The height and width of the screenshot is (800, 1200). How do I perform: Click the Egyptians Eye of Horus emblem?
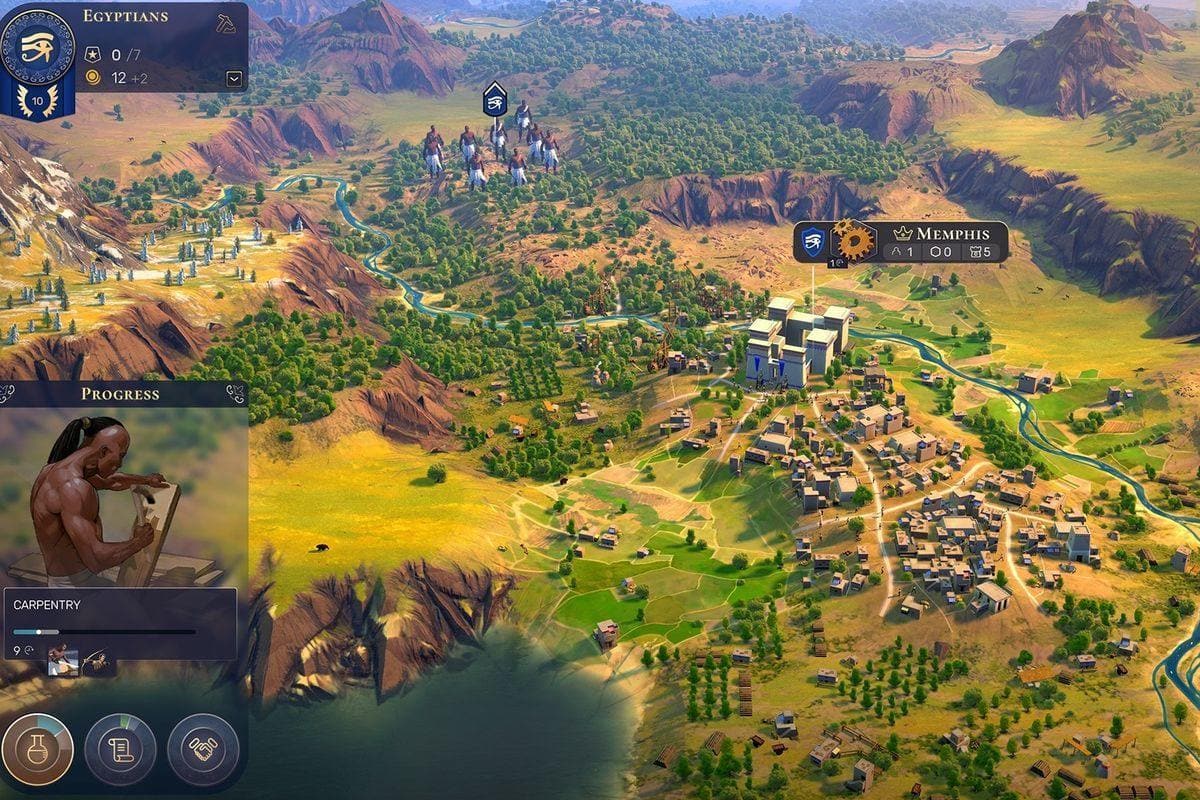point(37,46)
